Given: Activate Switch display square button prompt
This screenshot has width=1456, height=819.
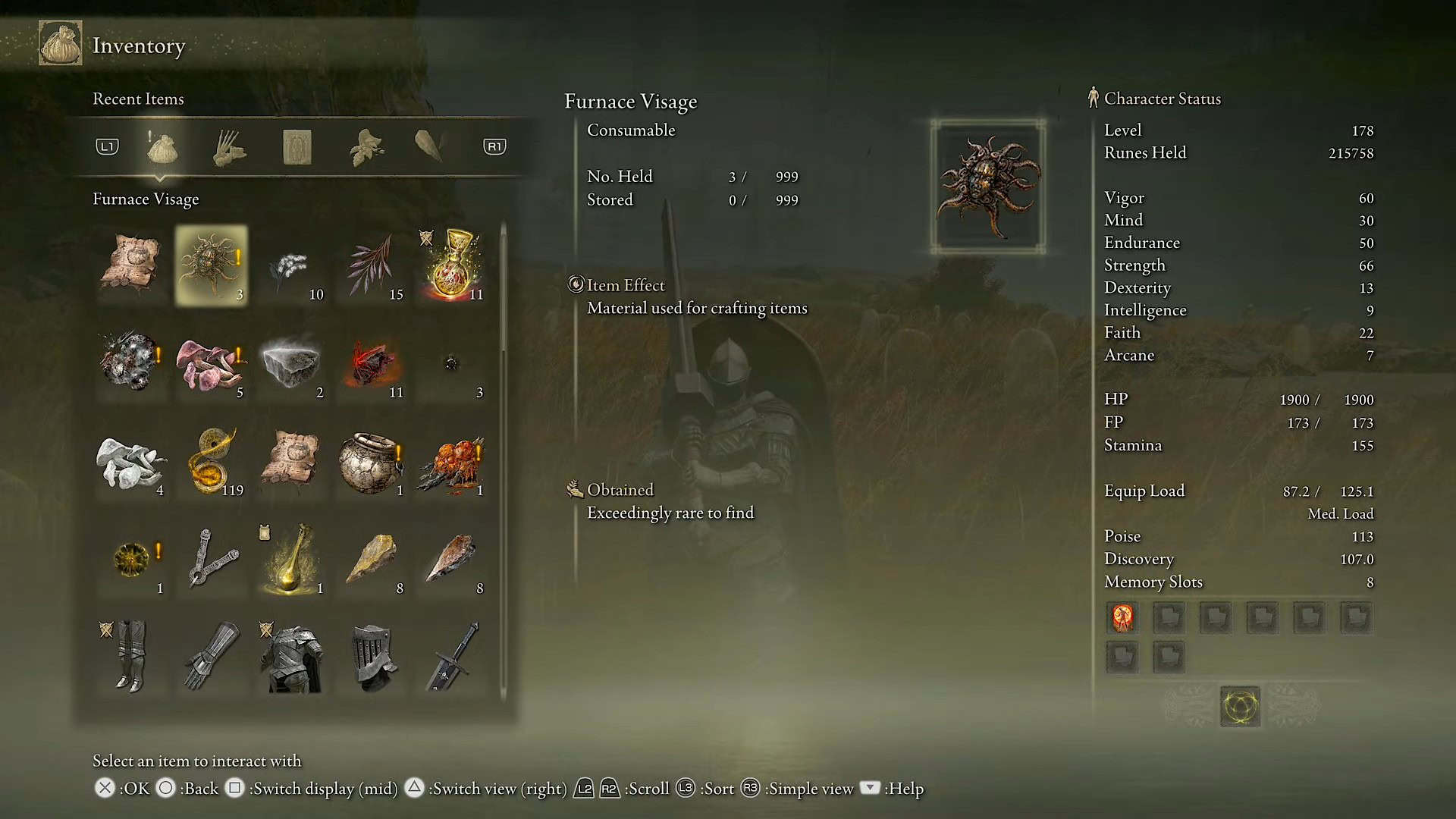Looking at the screenshot, I should click(236, 788).
